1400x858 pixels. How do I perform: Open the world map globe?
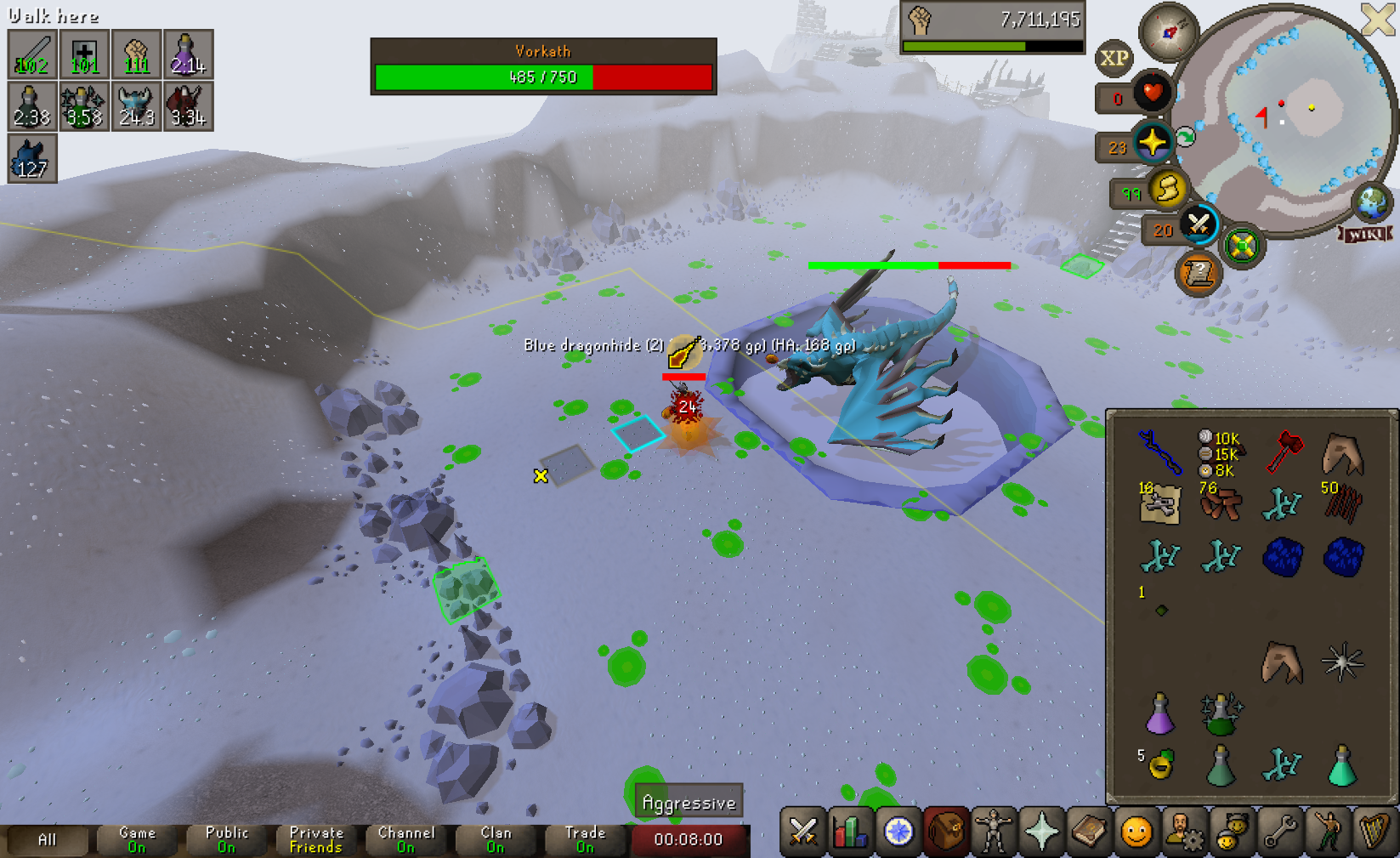[x=1371, y=202]
